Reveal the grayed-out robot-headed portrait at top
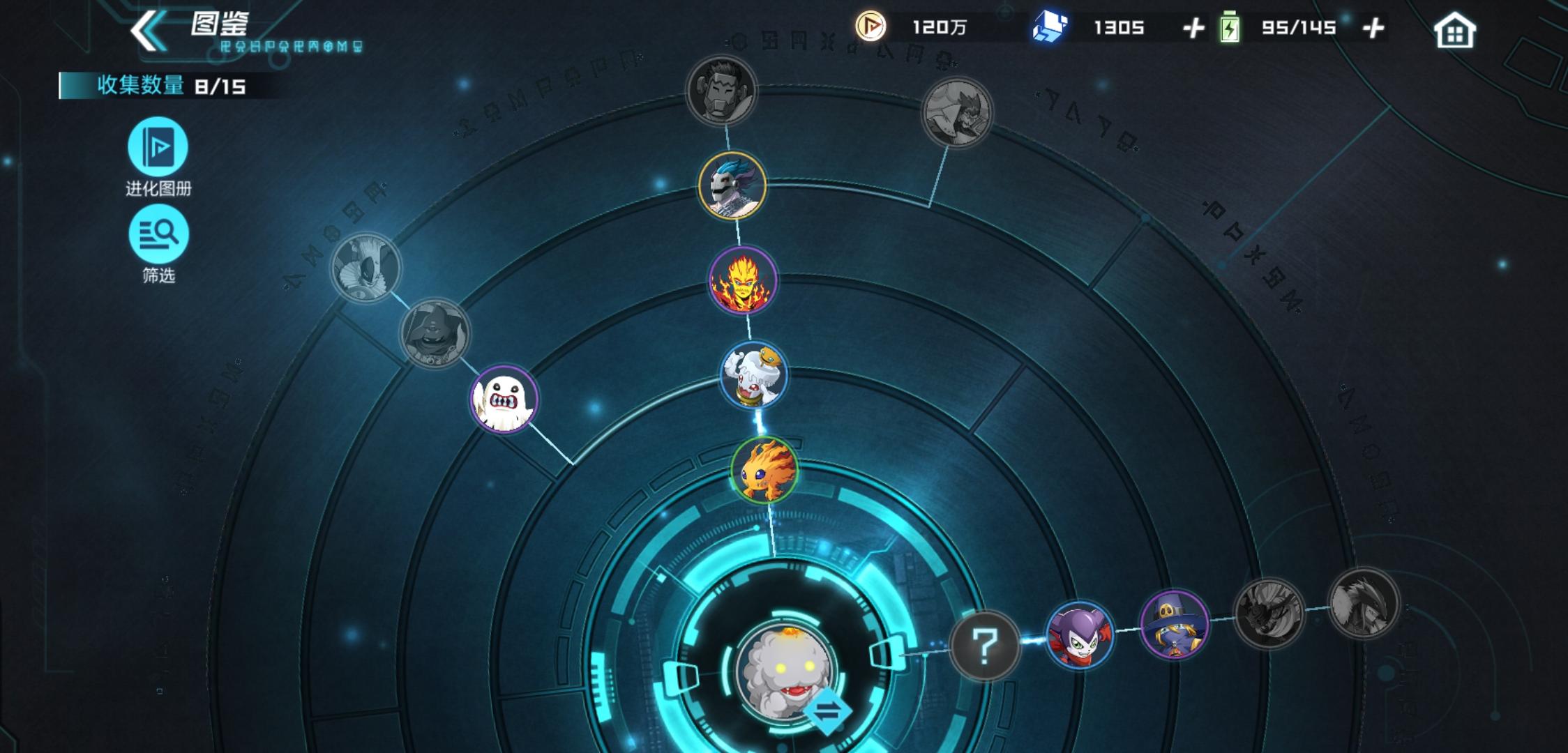The image size is (1568, 753). [x=722, y=91]
